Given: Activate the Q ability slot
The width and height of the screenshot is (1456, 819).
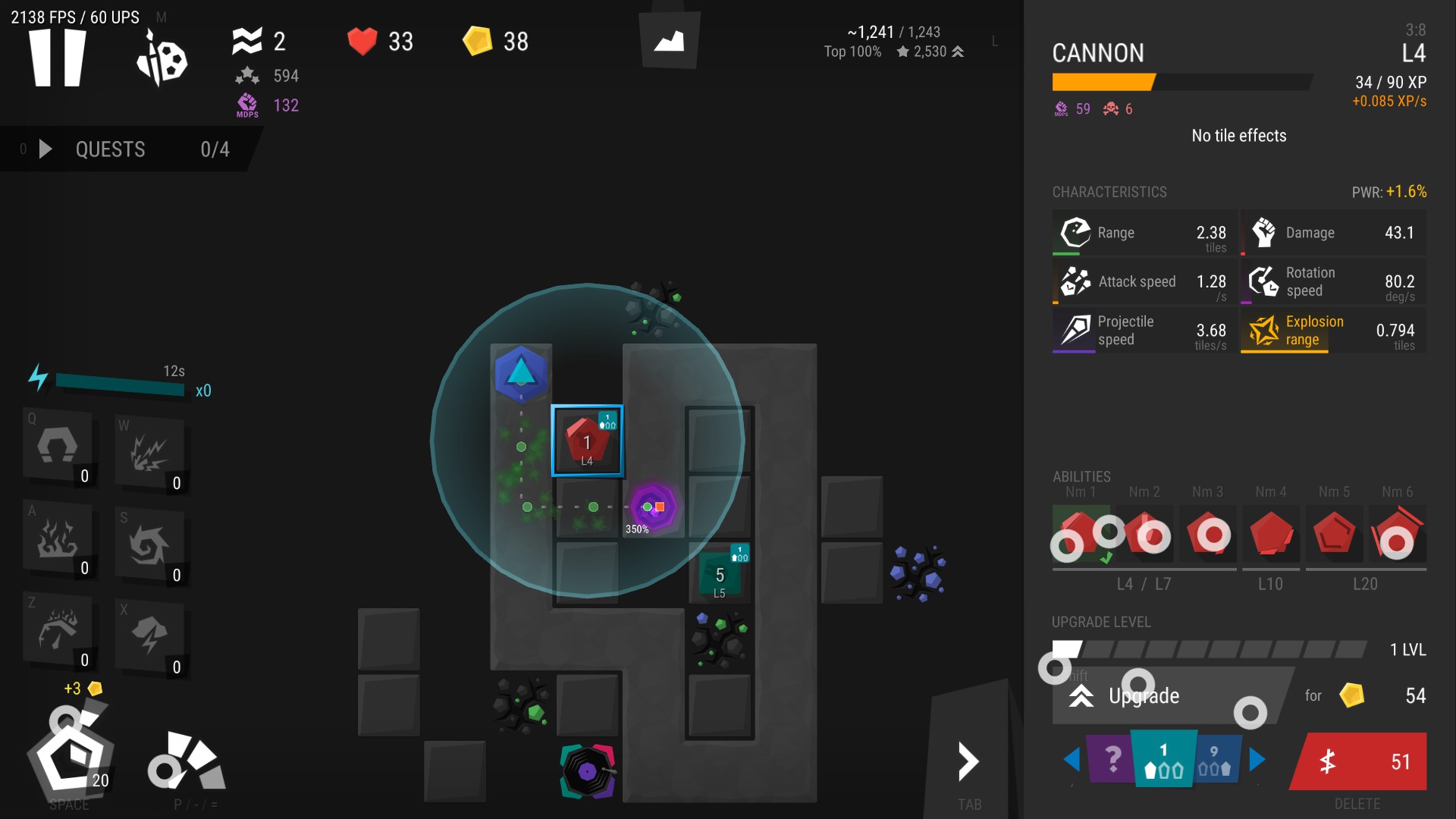Looking at the screenshot, I should 58,447.
